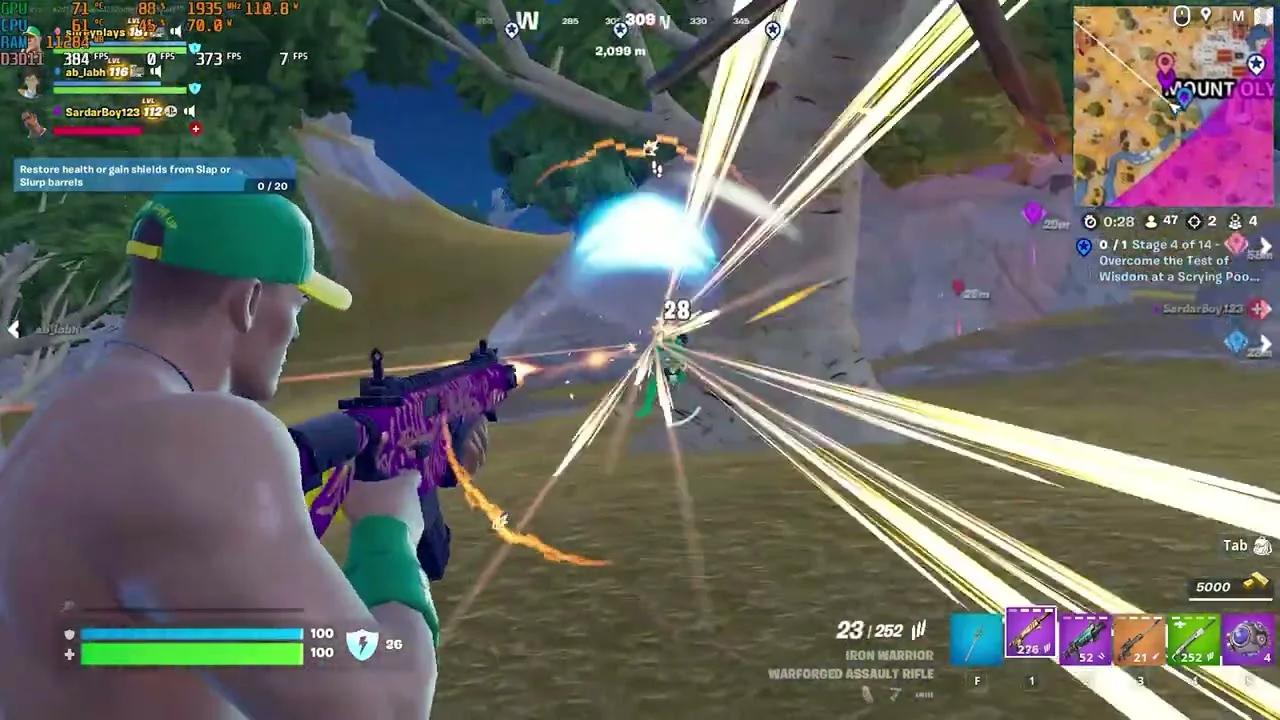Click the stopwatch timer icon showing 0:28
The height and width of the screenshot is (720, 1280).
point(1091,222)
